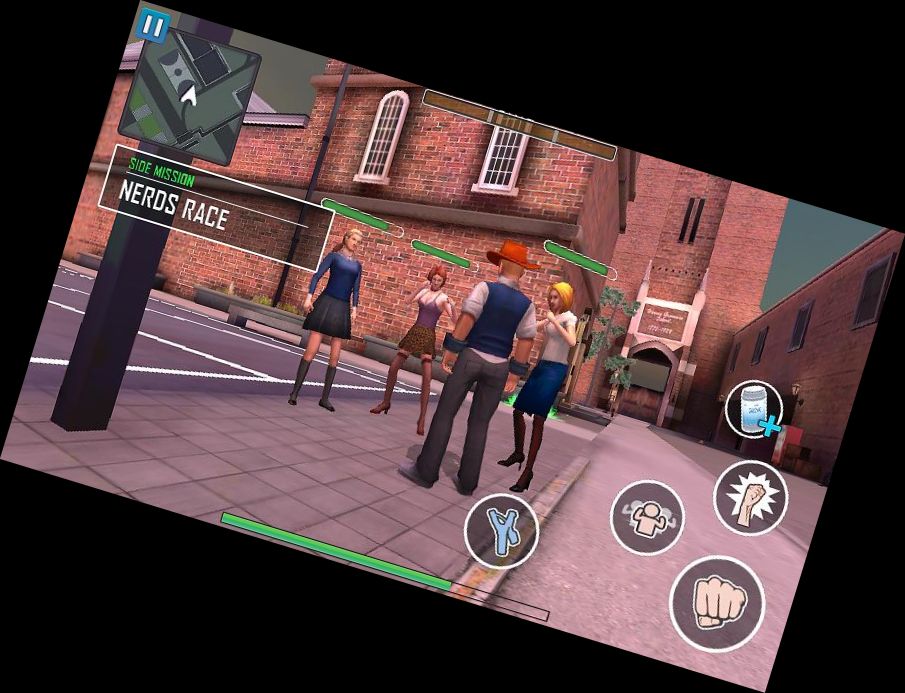Fire the slingshot weapon
The image size is (905, 693).
[501, 531]
